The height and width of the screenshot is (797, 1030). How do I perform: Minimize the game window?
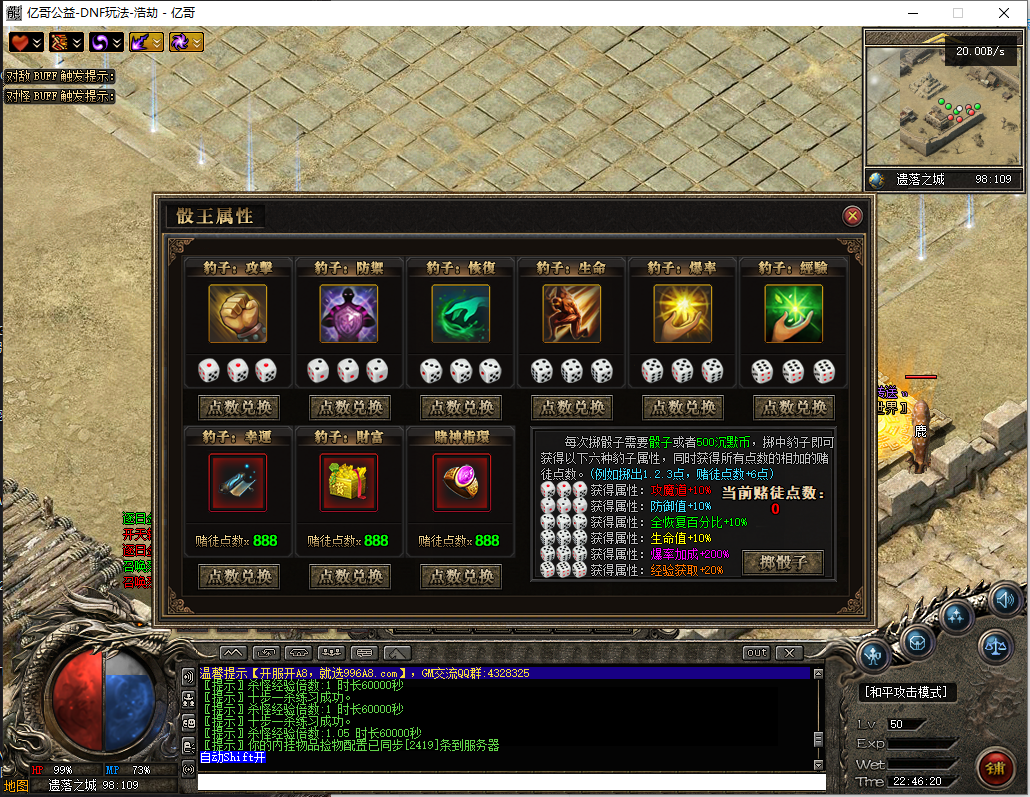click(911, 13)
